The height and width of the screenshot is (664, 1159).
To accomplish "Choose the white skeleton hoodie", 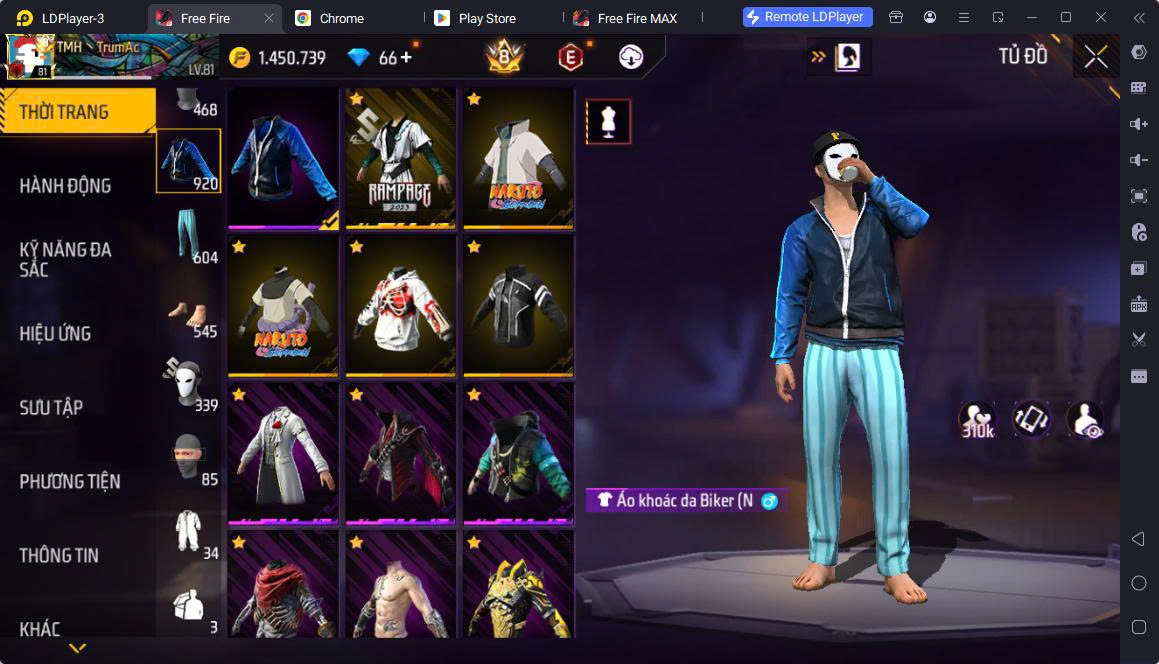I will coord(400,306).
